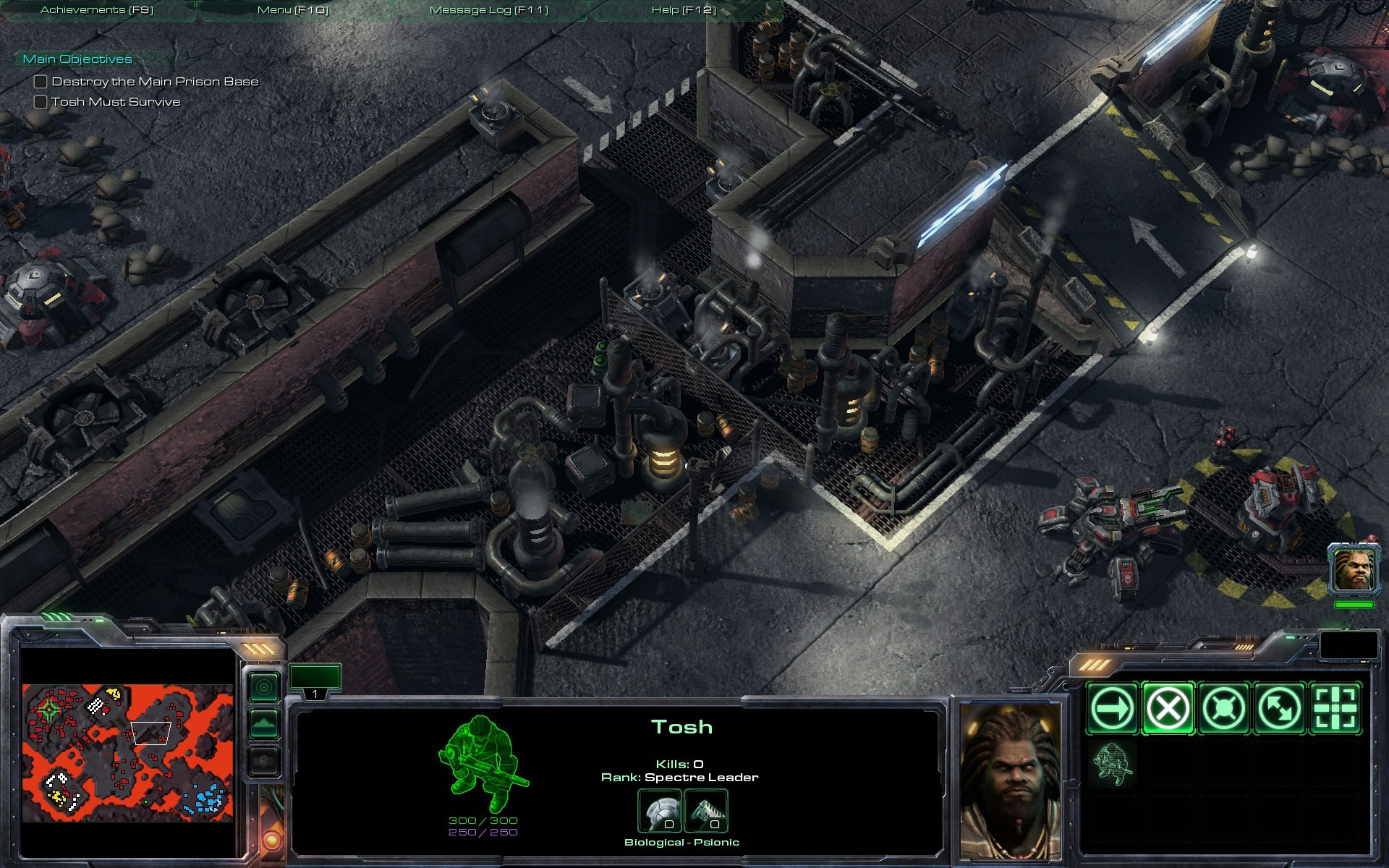Activate the Hold Position command

coord(1223,708)
